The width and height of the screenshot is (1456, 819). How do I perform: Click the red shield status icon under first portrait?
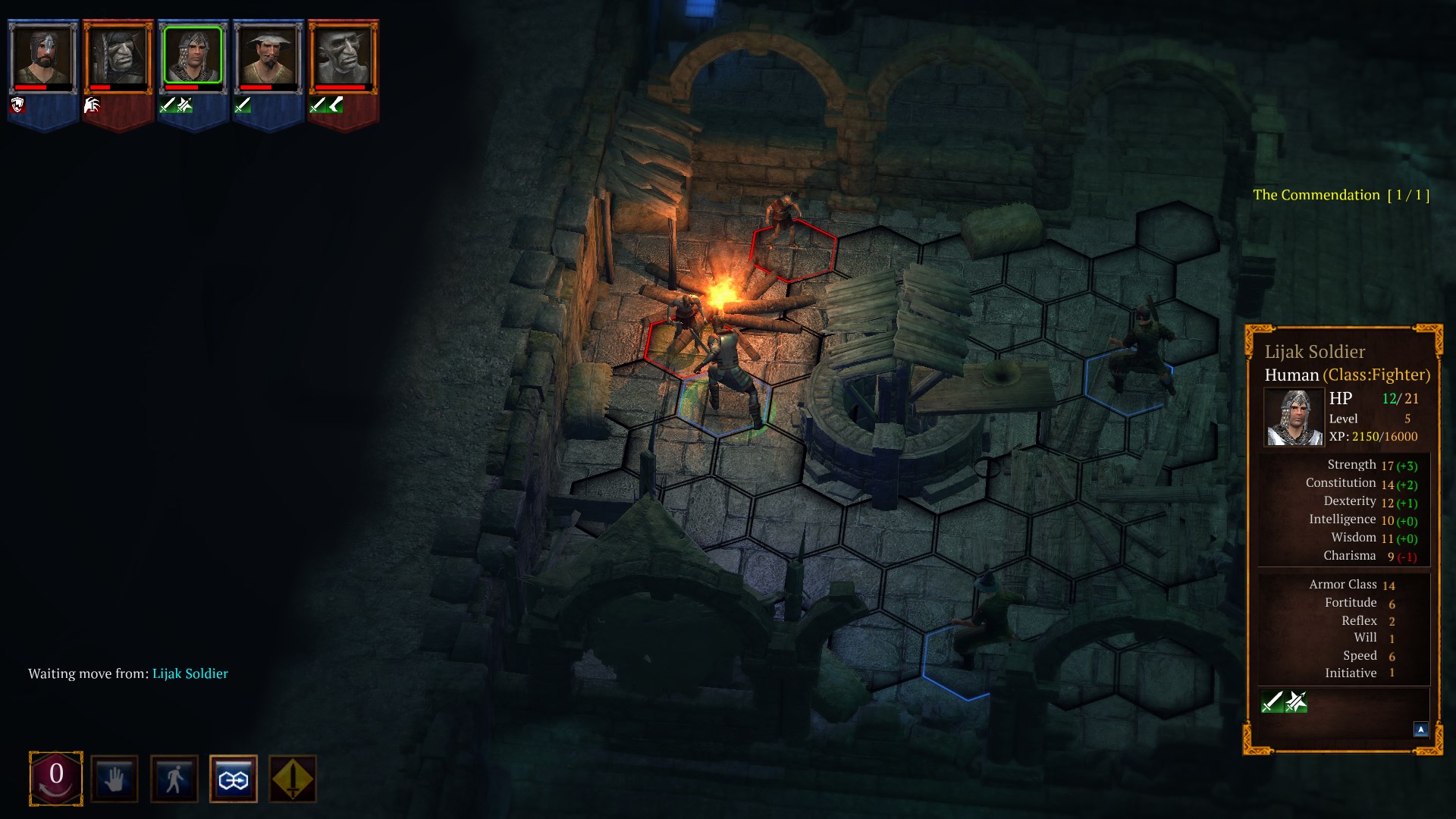coord(17,106)
